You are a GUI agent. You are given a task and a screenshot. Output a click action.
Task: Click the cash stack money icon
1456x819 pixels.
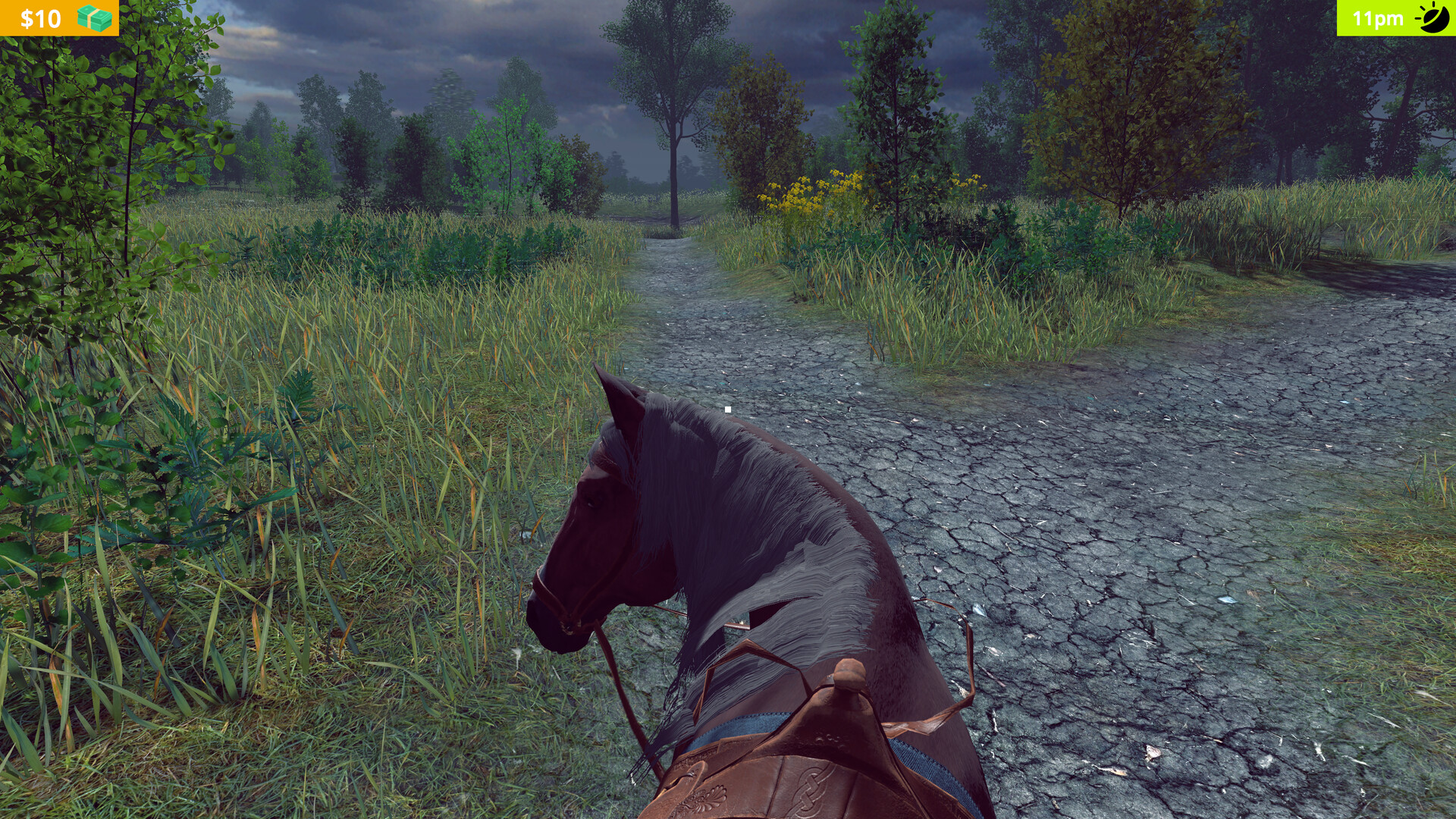coord(95,17)
